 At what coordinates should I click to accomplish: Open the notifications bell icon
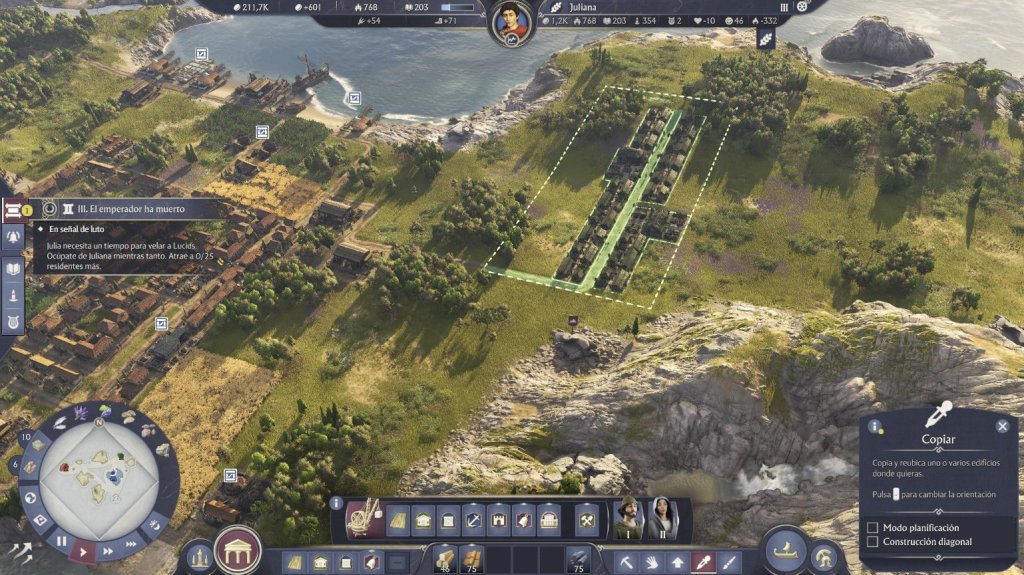point(13,237)
